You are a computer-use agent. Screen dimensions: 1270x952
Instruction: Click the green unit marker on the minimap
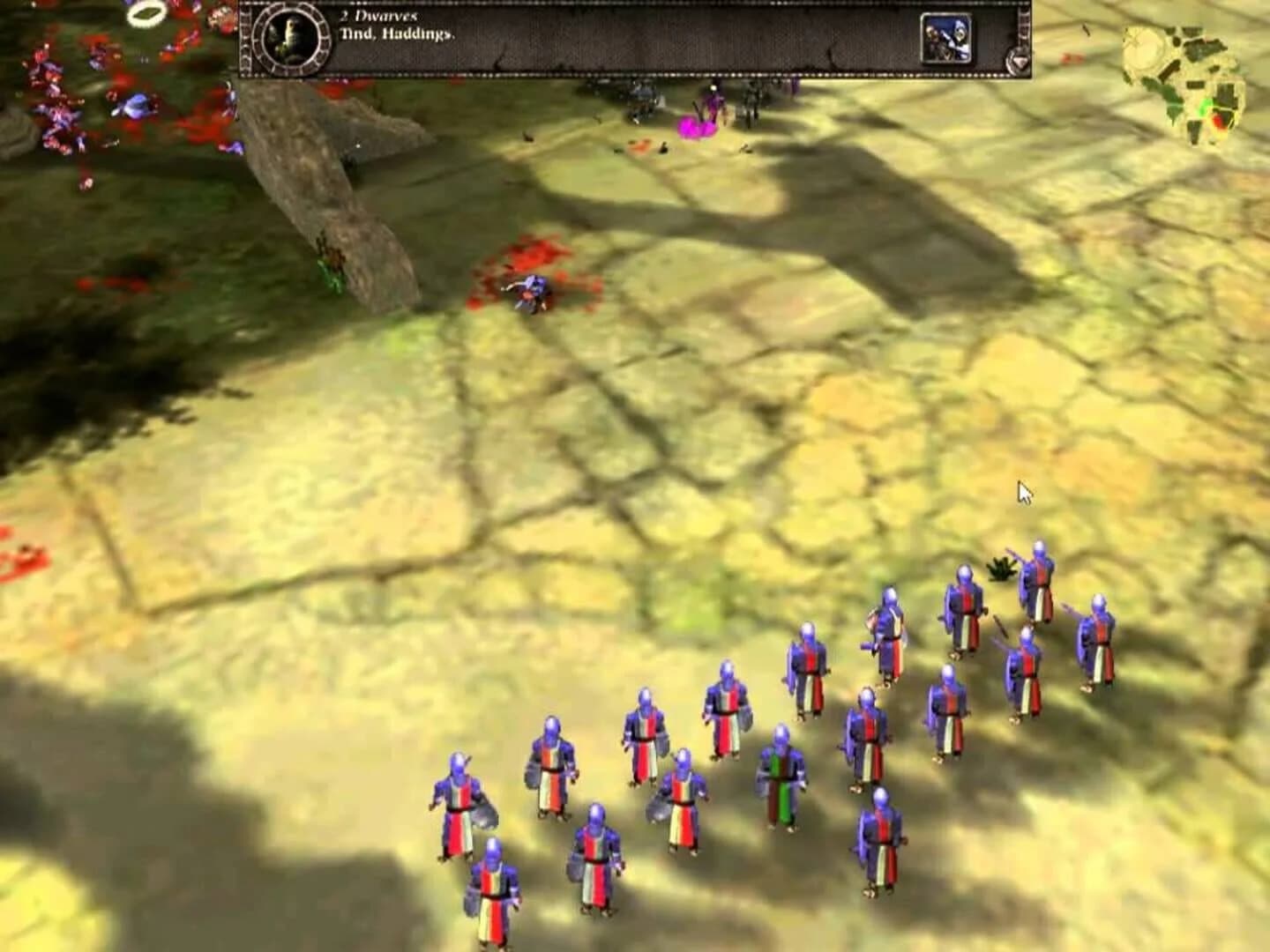point(1204,108)
